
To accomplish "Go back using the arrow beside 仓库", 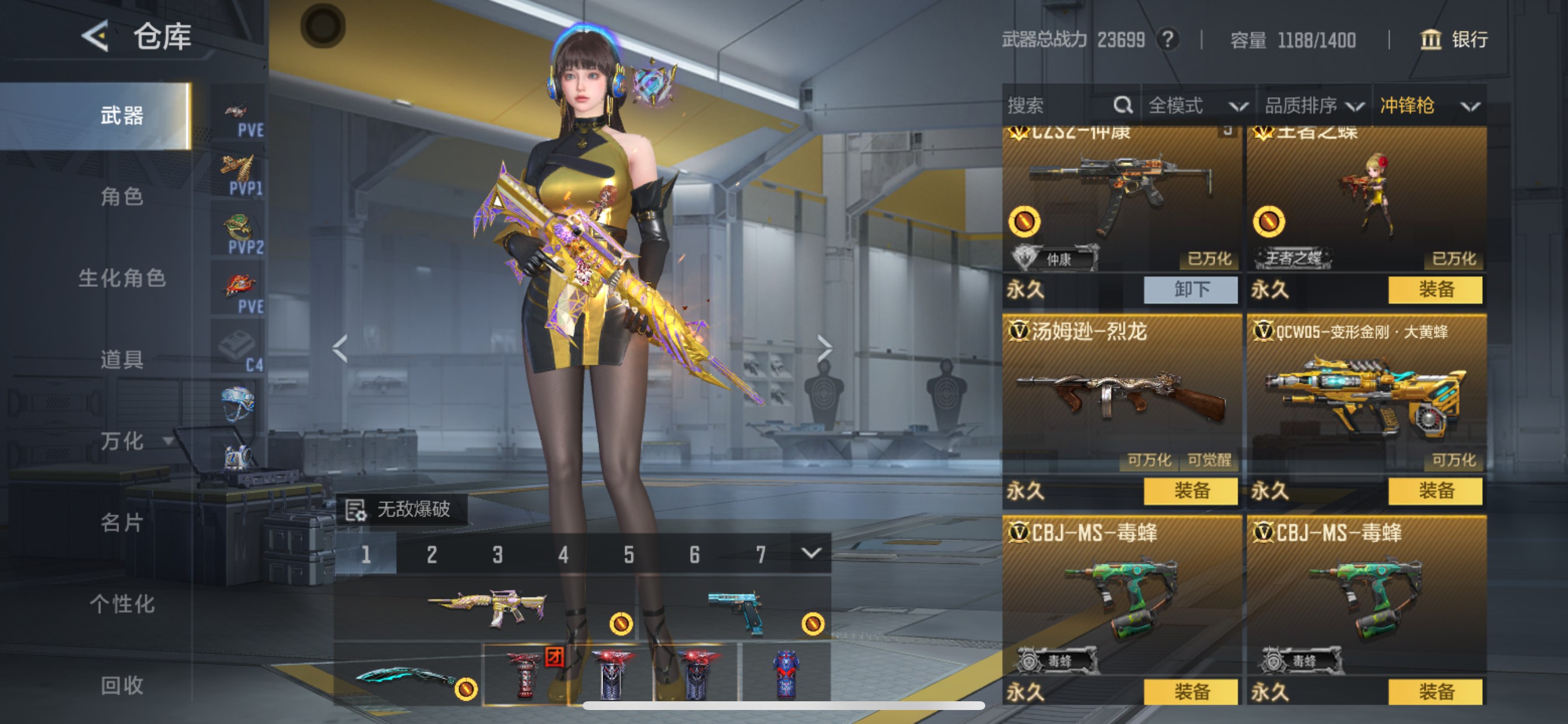I will (96, 36).
